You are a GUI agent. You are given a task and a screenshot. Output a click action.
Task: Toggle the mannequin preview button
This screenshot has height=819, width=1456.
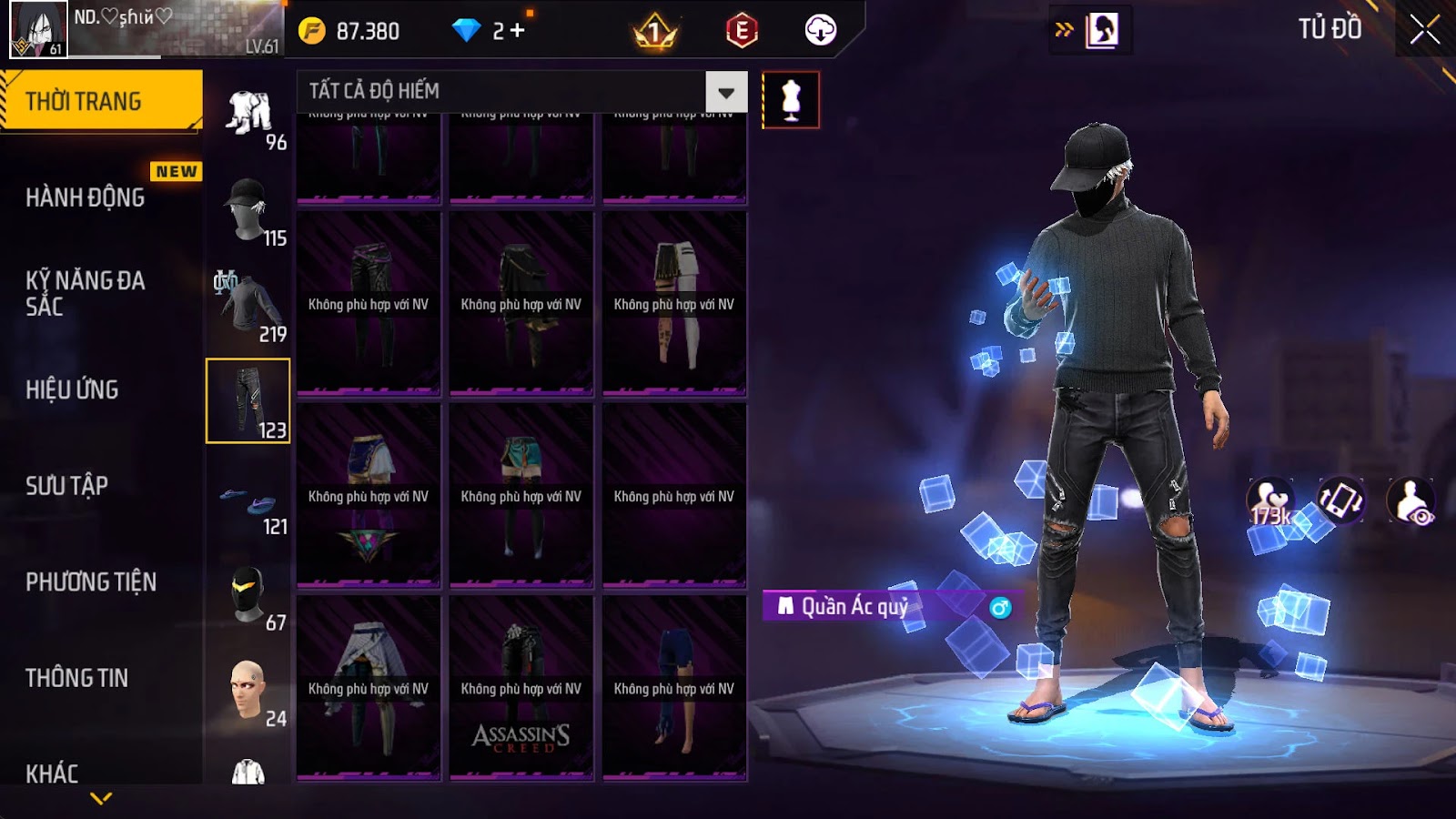790,100
